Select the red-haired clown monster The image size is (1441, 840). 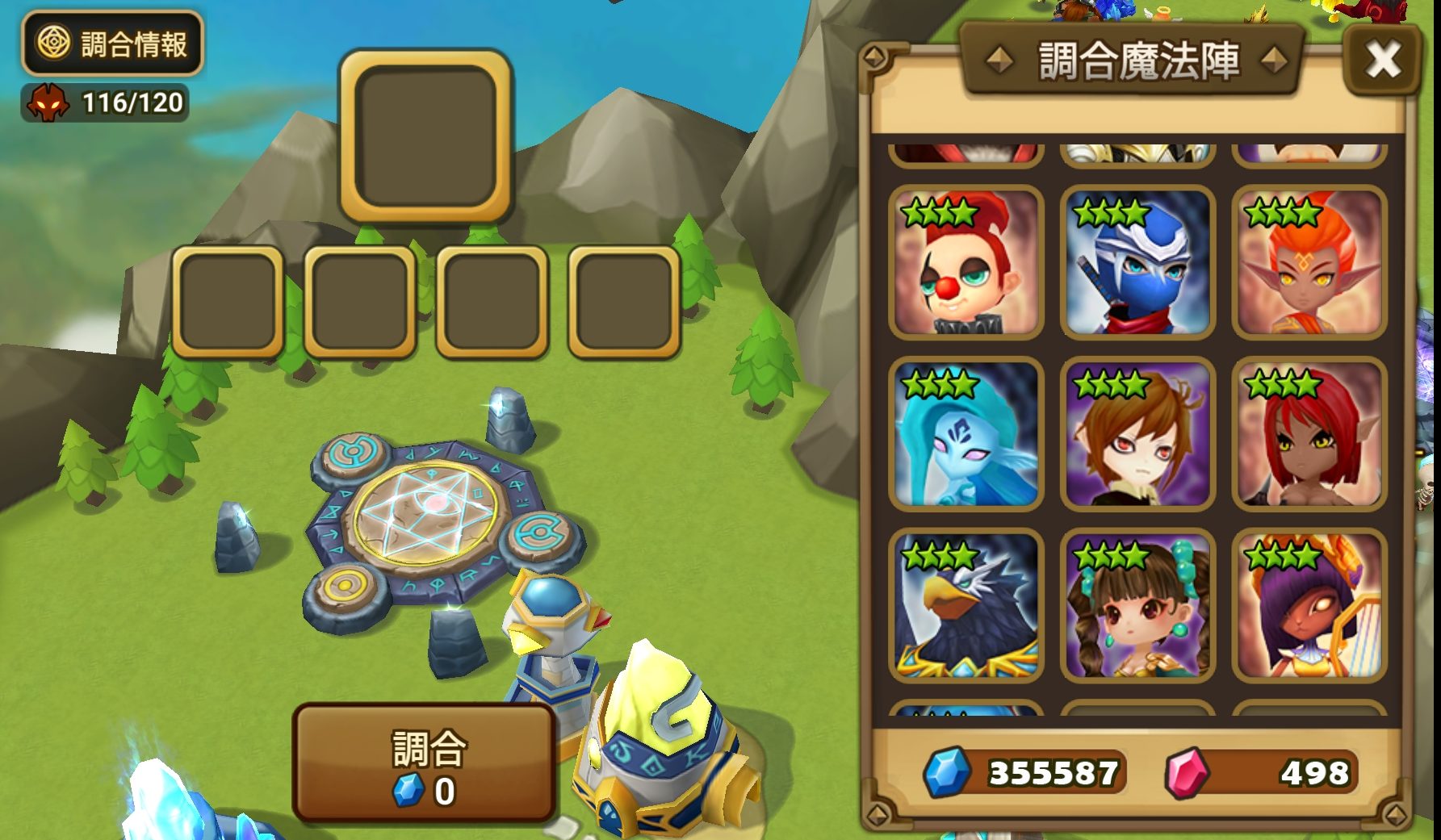(x=966, y=263)
